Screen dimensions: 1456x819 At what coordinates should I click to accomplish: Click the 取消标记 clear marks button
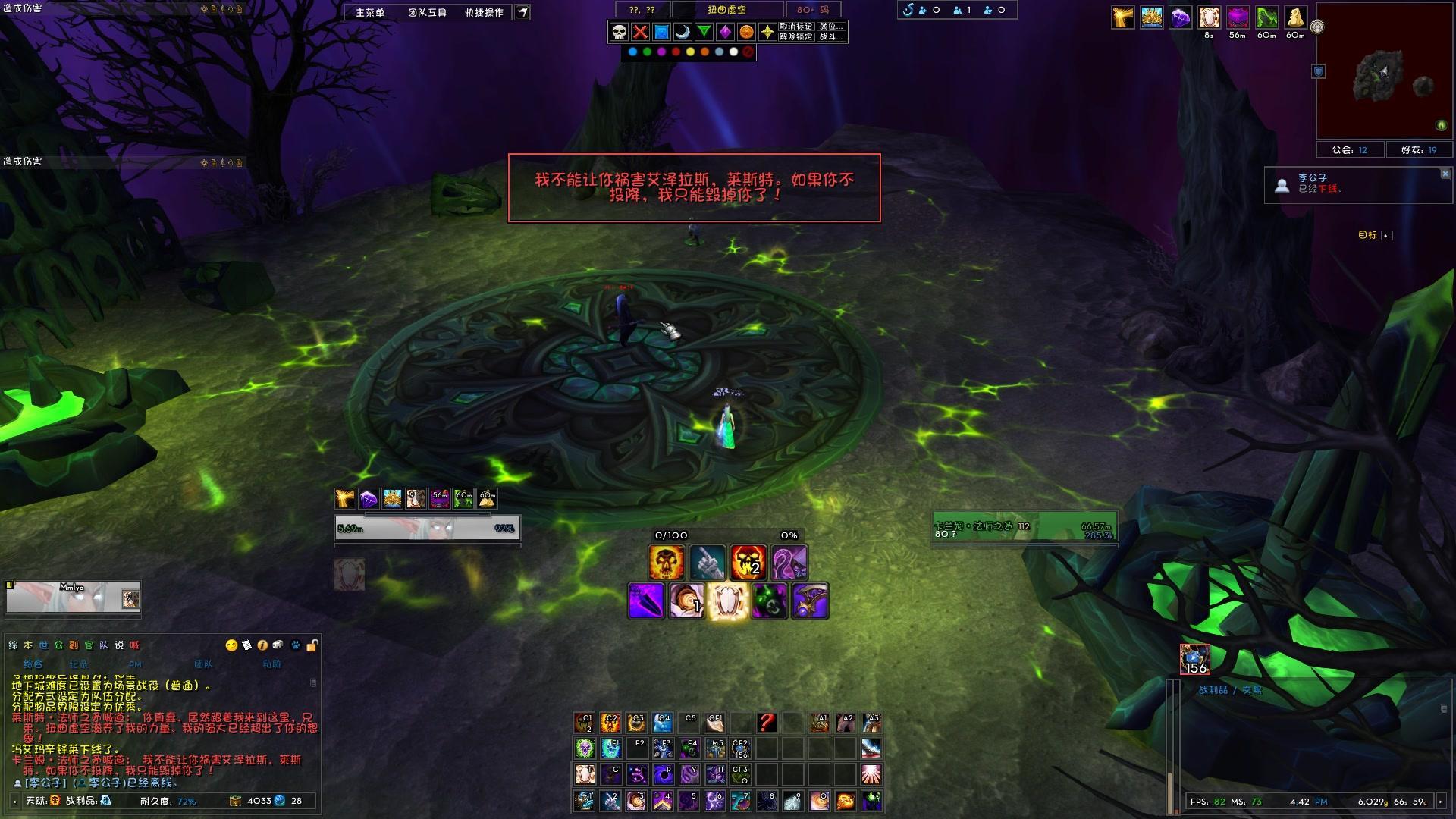click(x=795, y=27)
